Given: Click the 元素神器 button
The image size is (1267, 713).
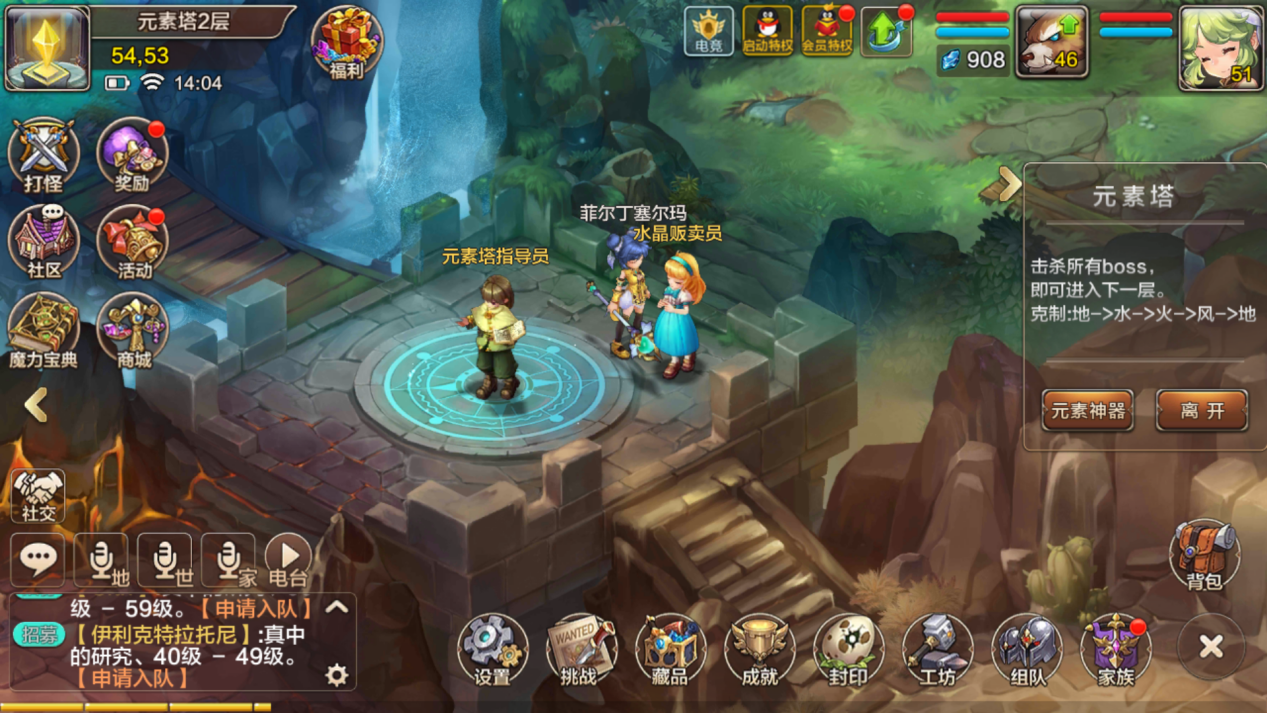Looking at the screenshot, I should pos(1088,410).
